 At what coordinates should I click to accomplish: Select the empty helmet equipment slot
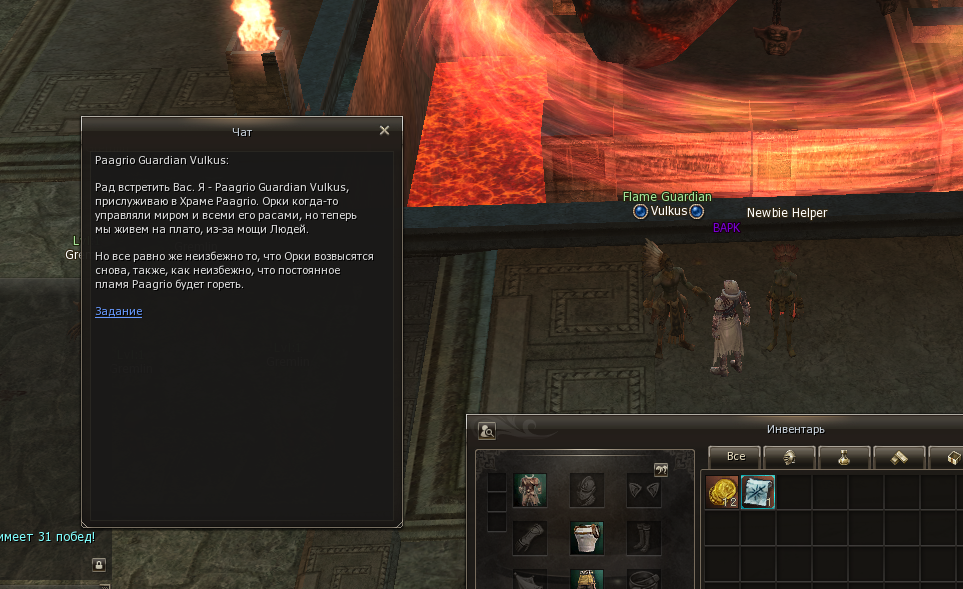(587, 490)
